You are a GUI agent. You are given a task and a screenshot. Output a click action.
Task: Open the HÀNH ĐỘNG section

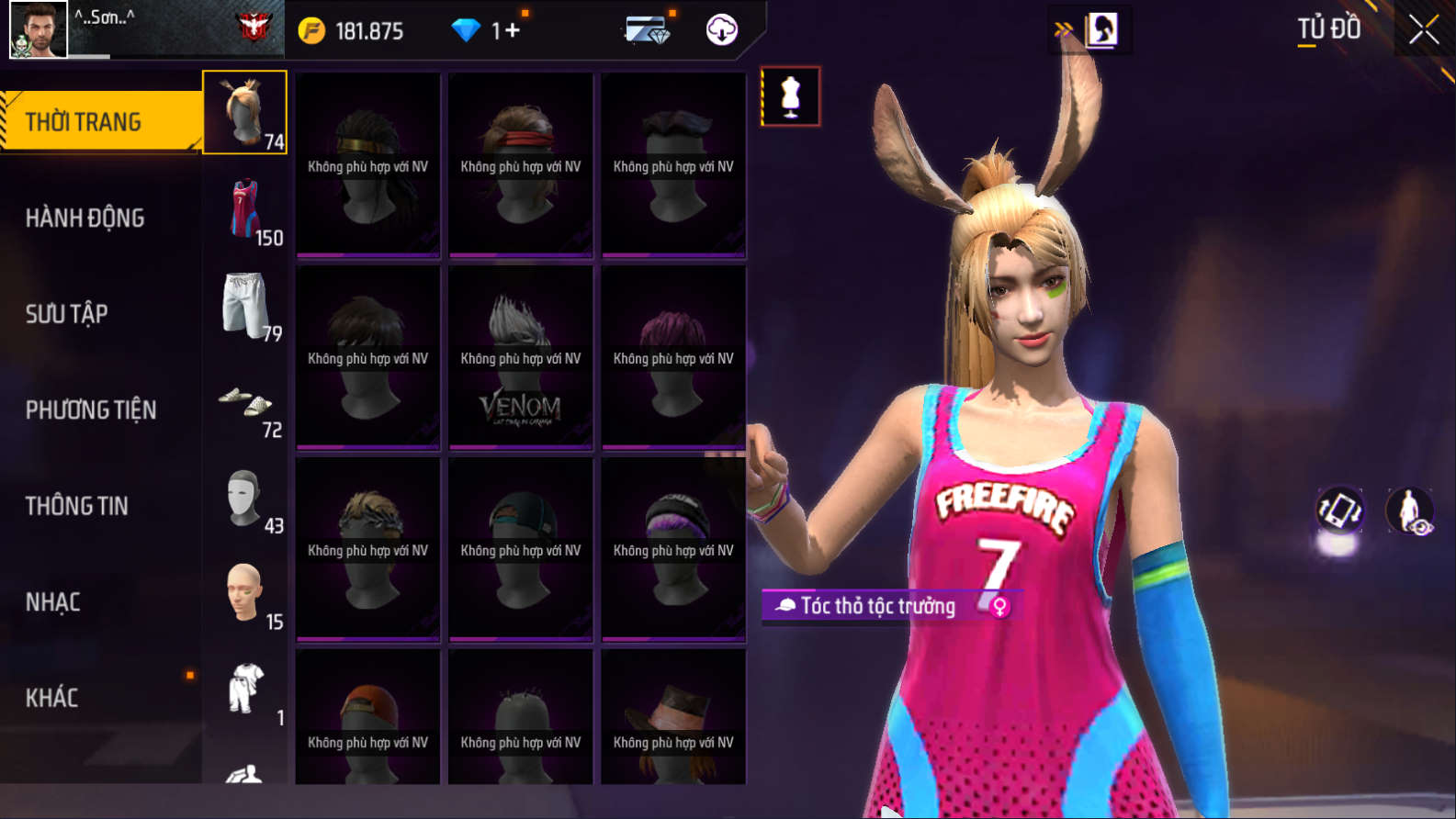point(85,218)
